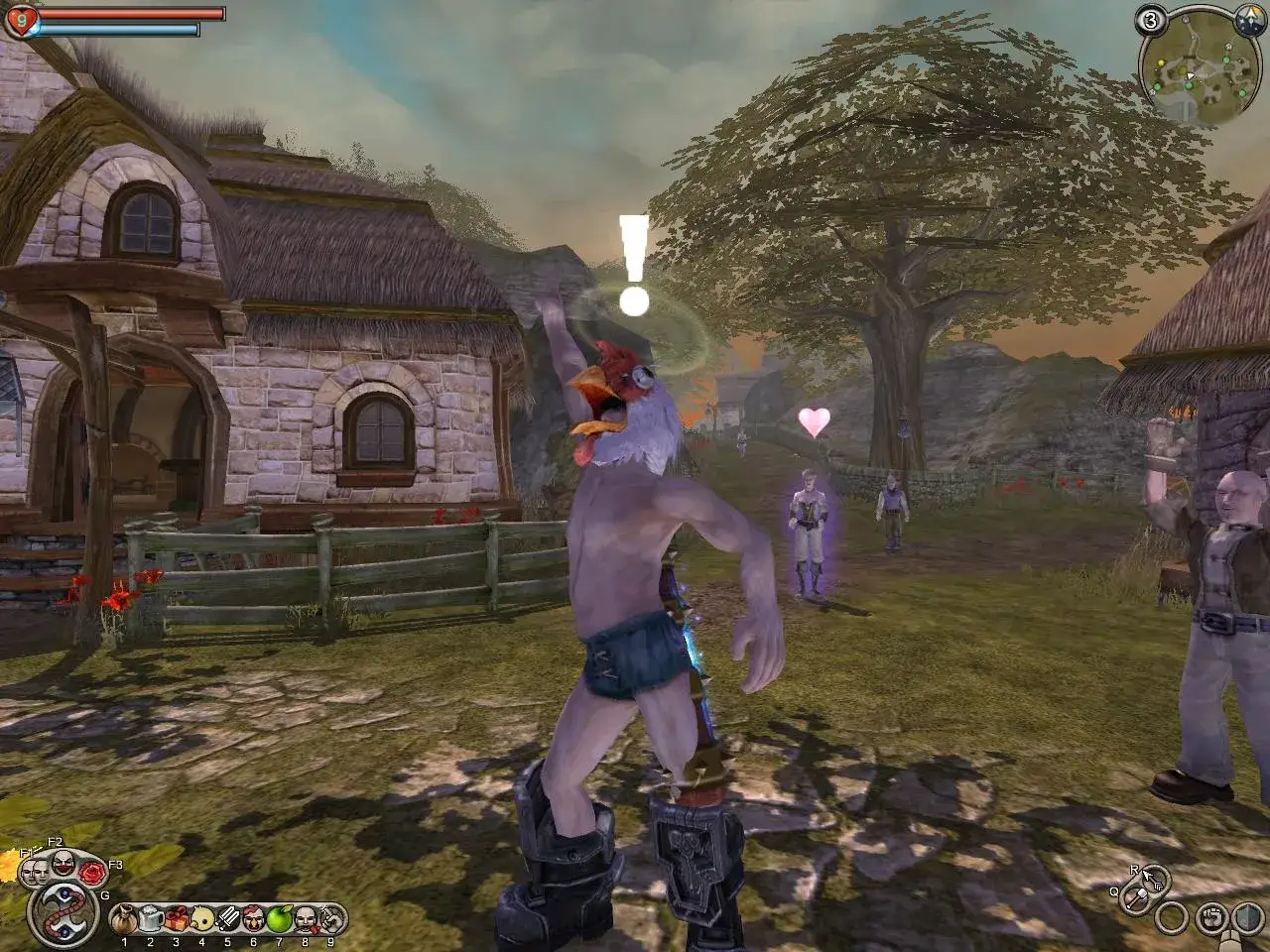The height and width of the screenshot is (952, 1270).
Task: Choose the twin bald faces expression
Action: pyautogui.click(x=35, y=870)
